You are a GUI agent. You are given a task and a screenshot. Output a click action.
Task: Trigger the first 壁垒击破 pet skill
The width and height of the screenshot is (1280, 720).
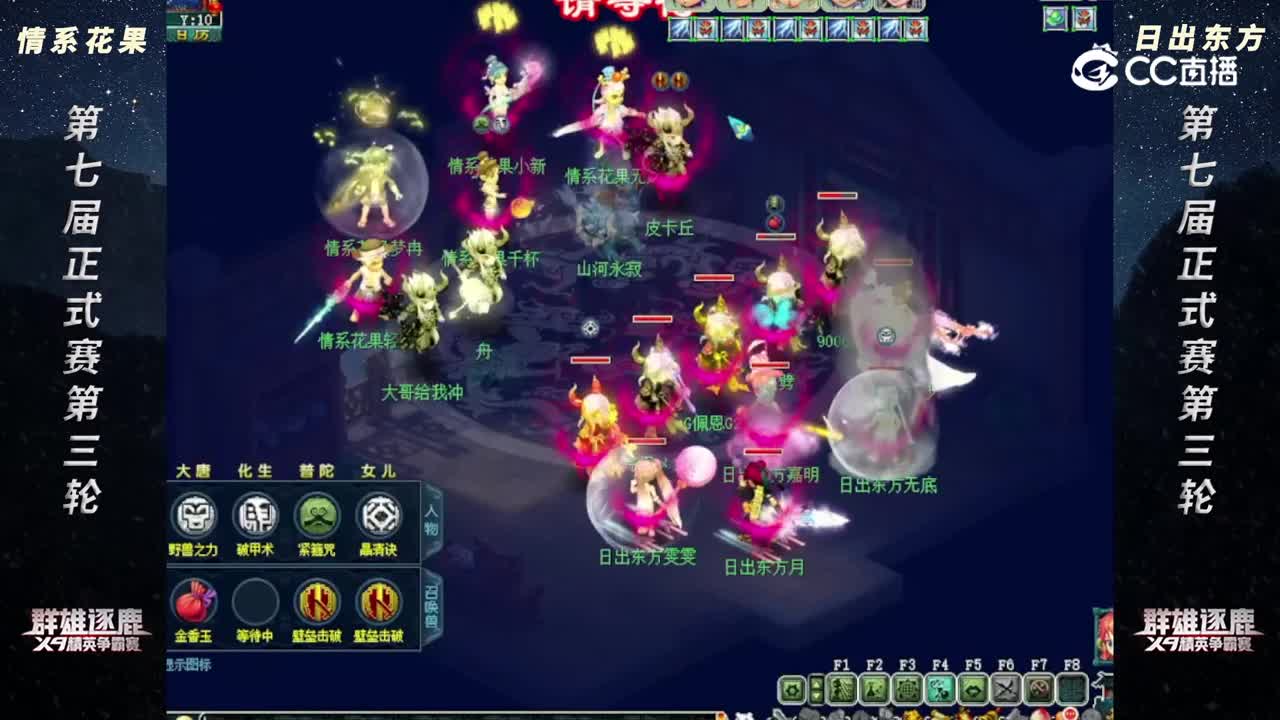coord(317,601)
